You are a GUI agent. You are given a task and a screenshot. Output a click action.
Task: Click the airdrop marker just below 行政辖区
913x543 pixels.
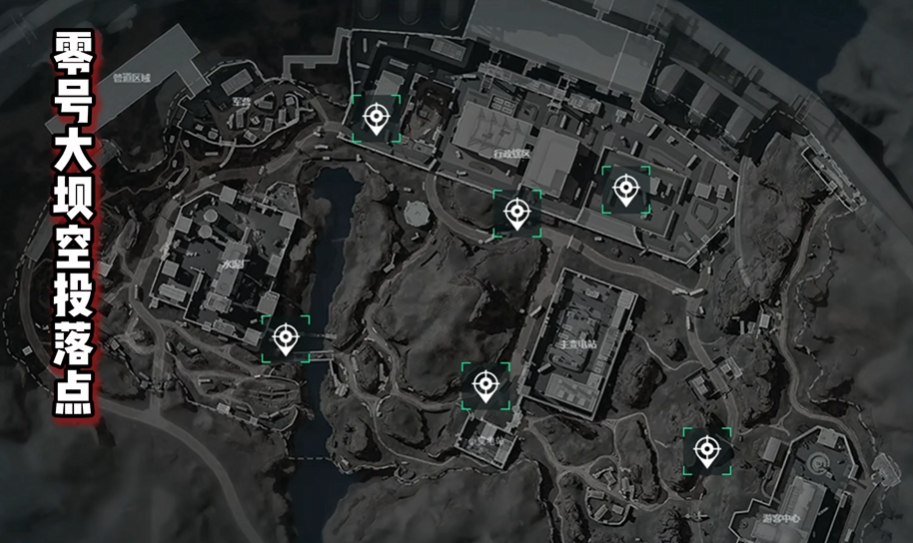pos(516,213)
